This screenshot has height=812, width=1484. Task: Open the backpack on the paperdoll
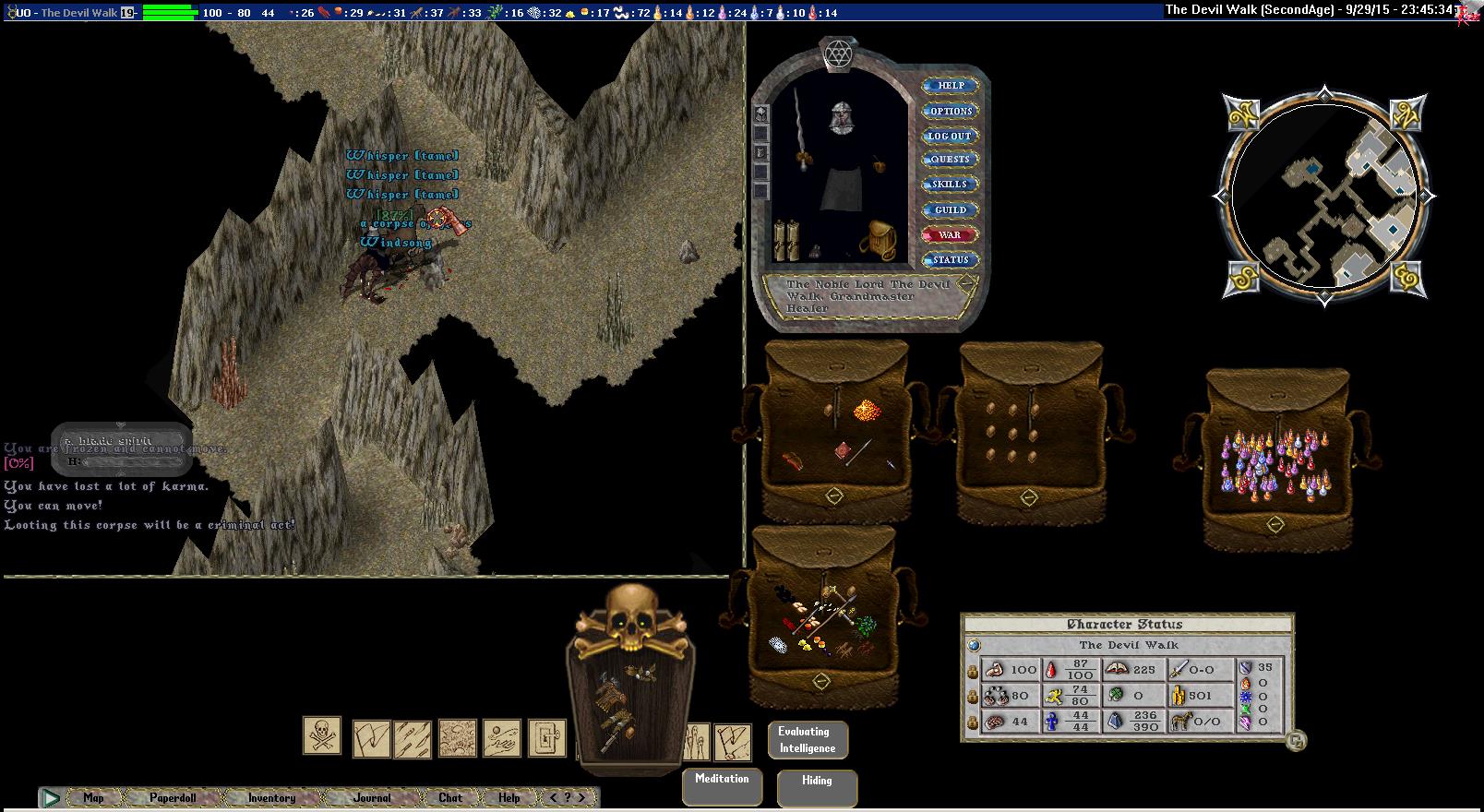pyautogui.click(x=877, y=240)
